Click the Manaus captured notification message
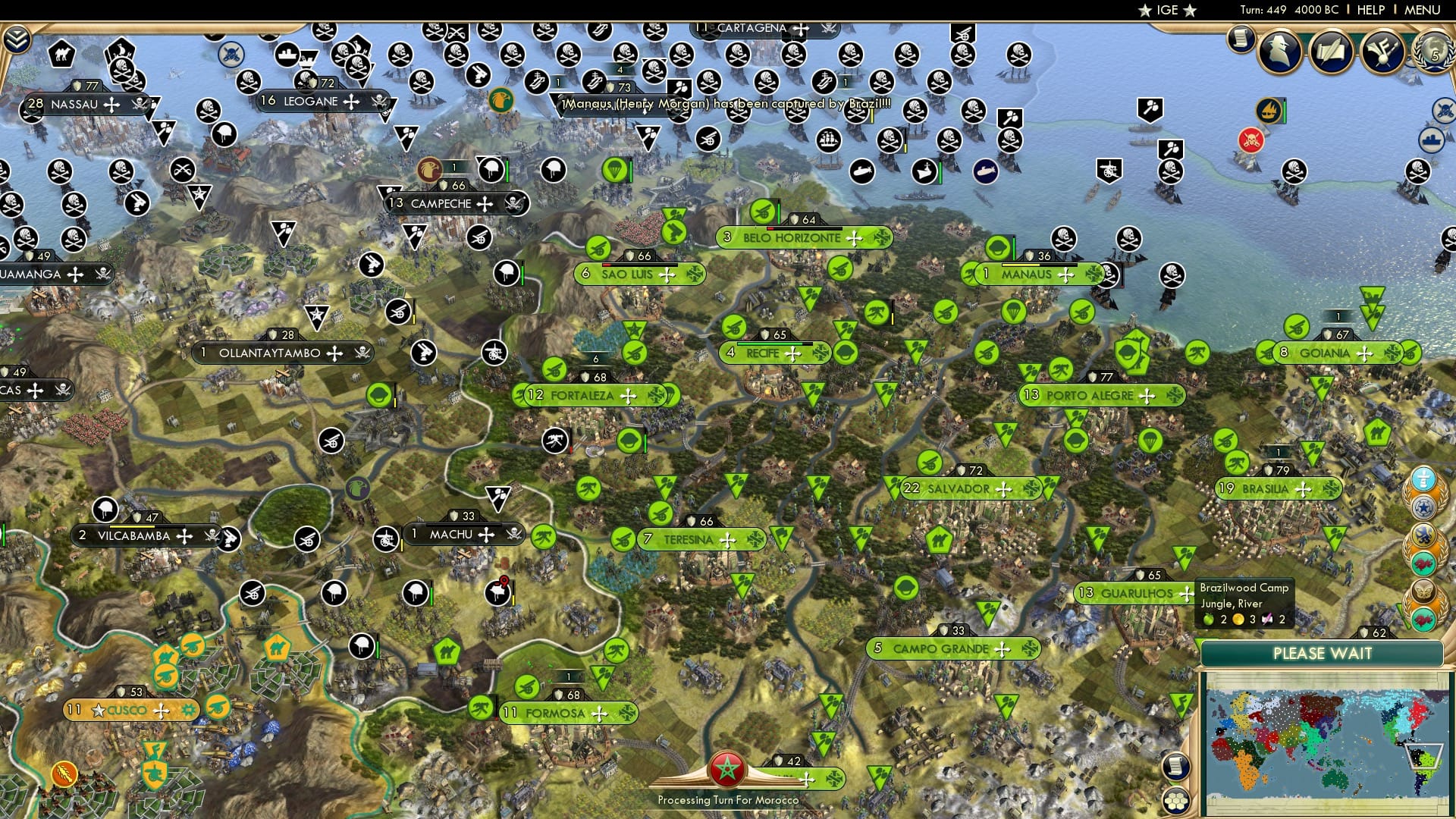The image size is (1456, 819). coord(724,108)
